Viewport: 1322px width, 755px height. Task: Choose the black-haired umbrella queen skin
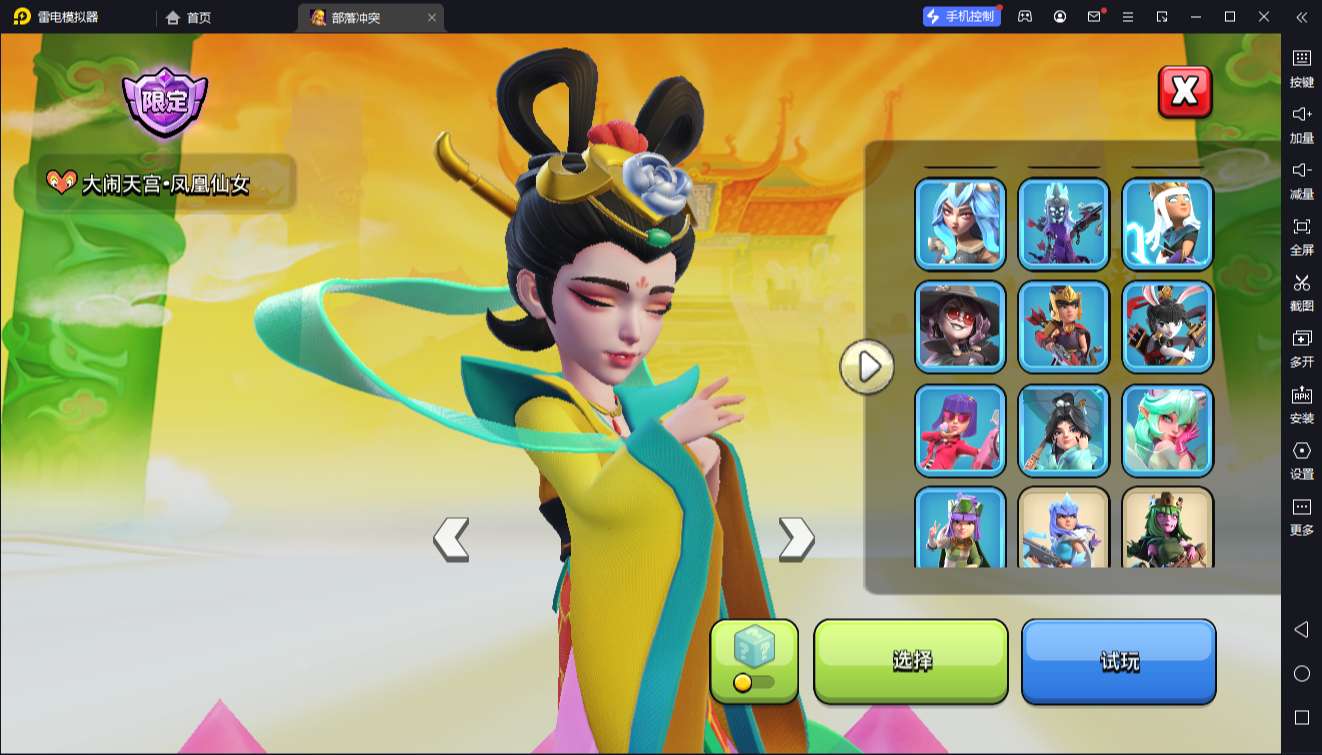[x=1064, y=430]
